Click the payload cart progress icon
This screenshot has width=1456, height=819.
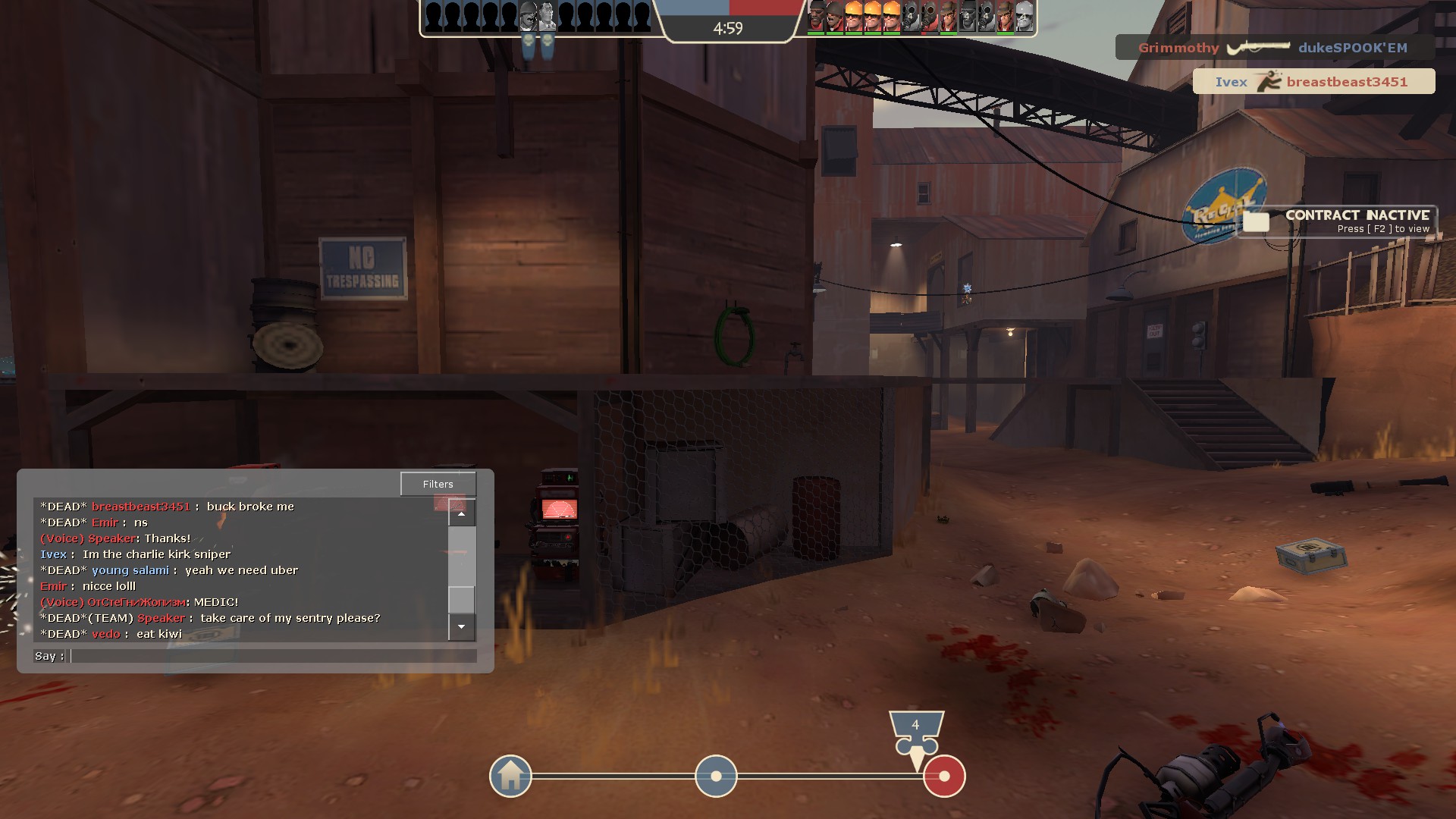916,733
